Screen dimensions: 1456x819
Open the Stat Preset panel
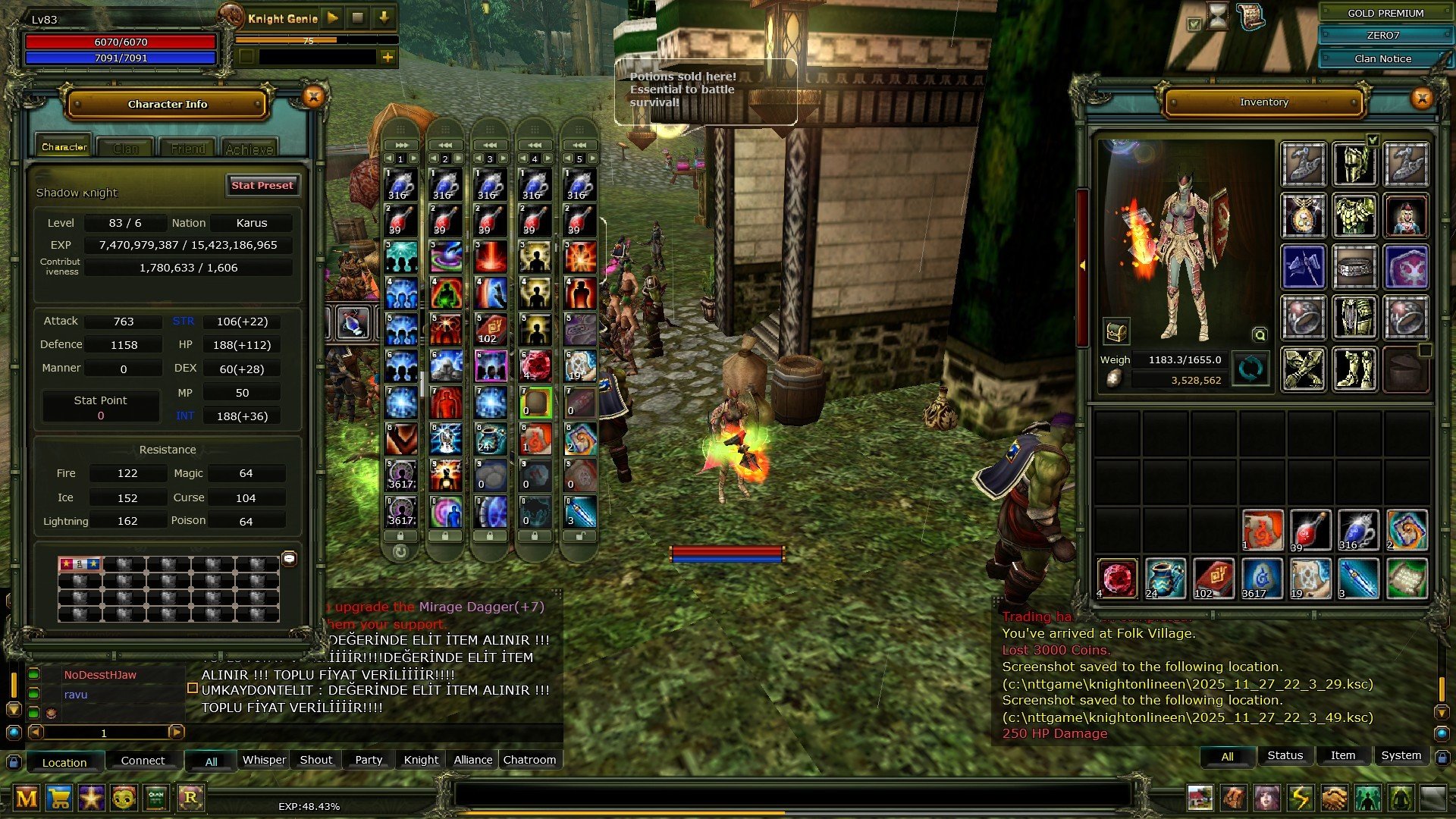point(262,185)
